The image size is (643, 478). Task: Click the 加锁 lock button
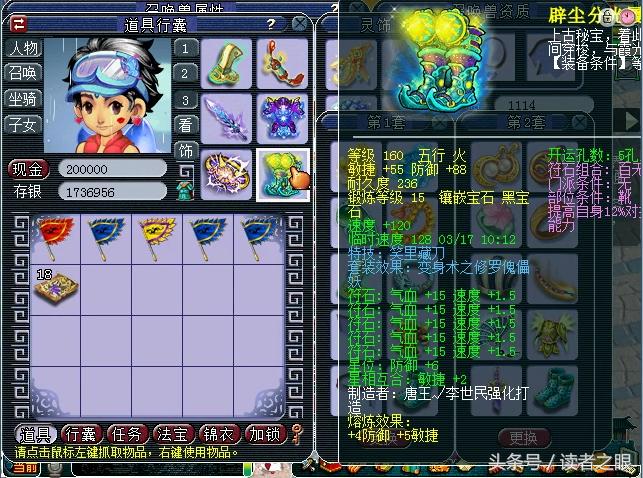[x=265, y=434]
